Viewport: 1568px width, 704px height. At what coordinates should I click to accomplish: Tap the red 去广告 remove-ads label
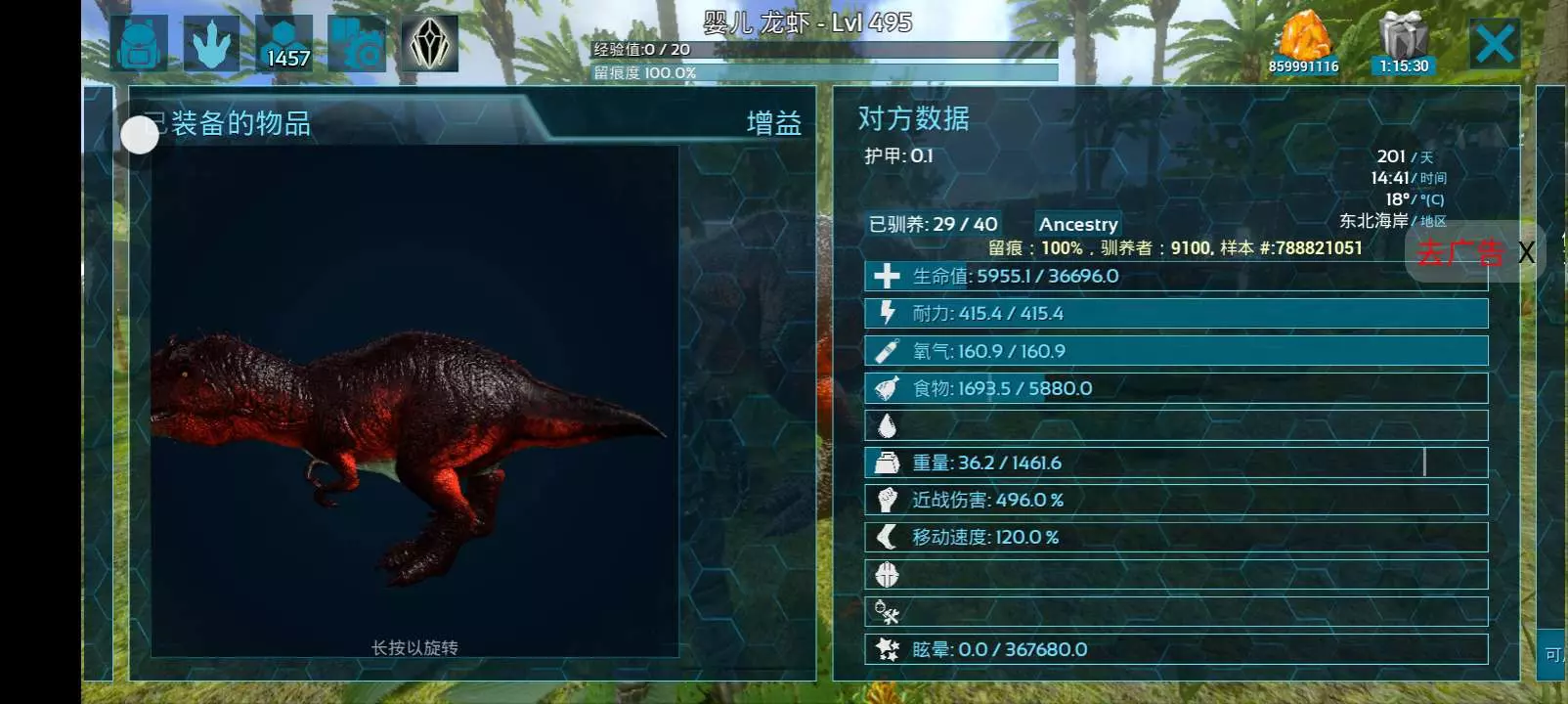[1459, 253]
